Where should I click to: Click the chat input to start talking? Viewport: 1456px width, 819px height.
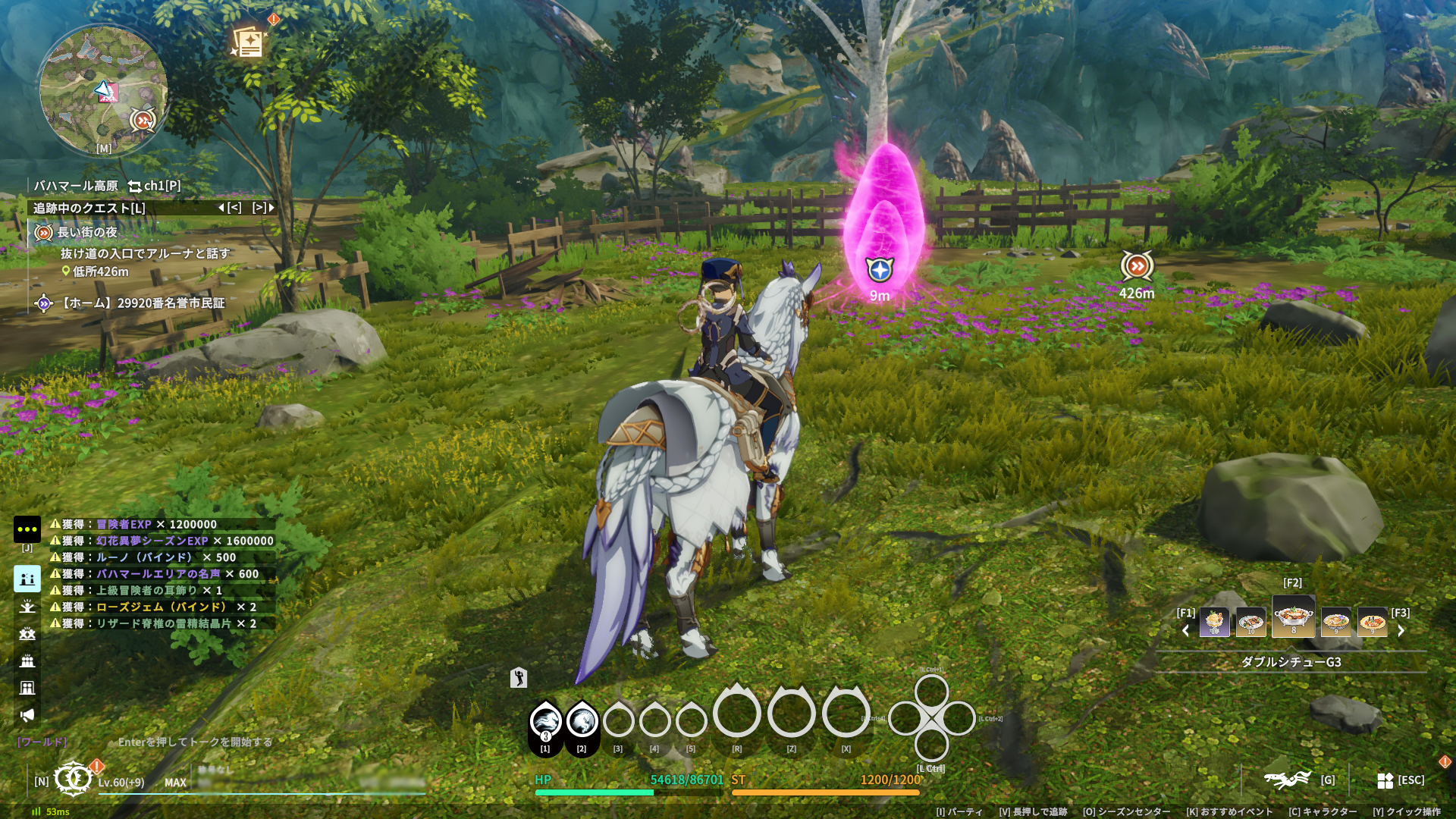coord(195,742)
